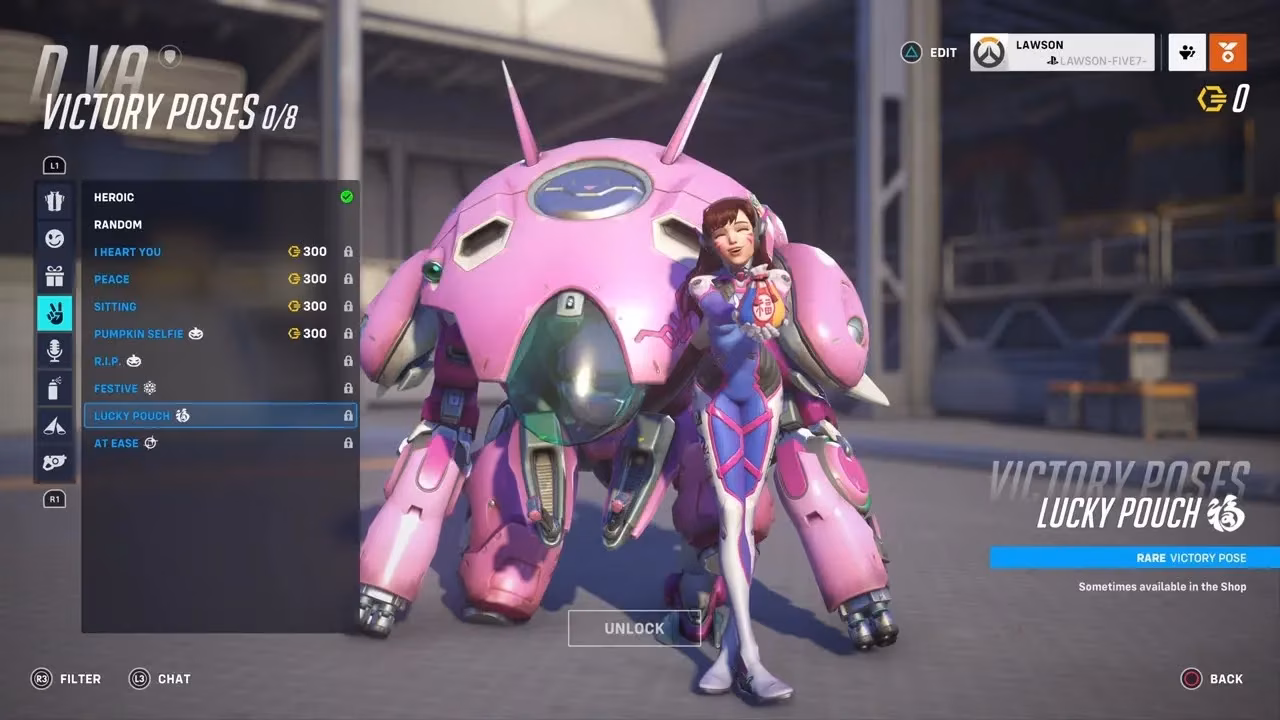The width and height of the screenshot is (1280, 720).
Task: Open the Voice Lines microphone icon
Action: point(55,350)
